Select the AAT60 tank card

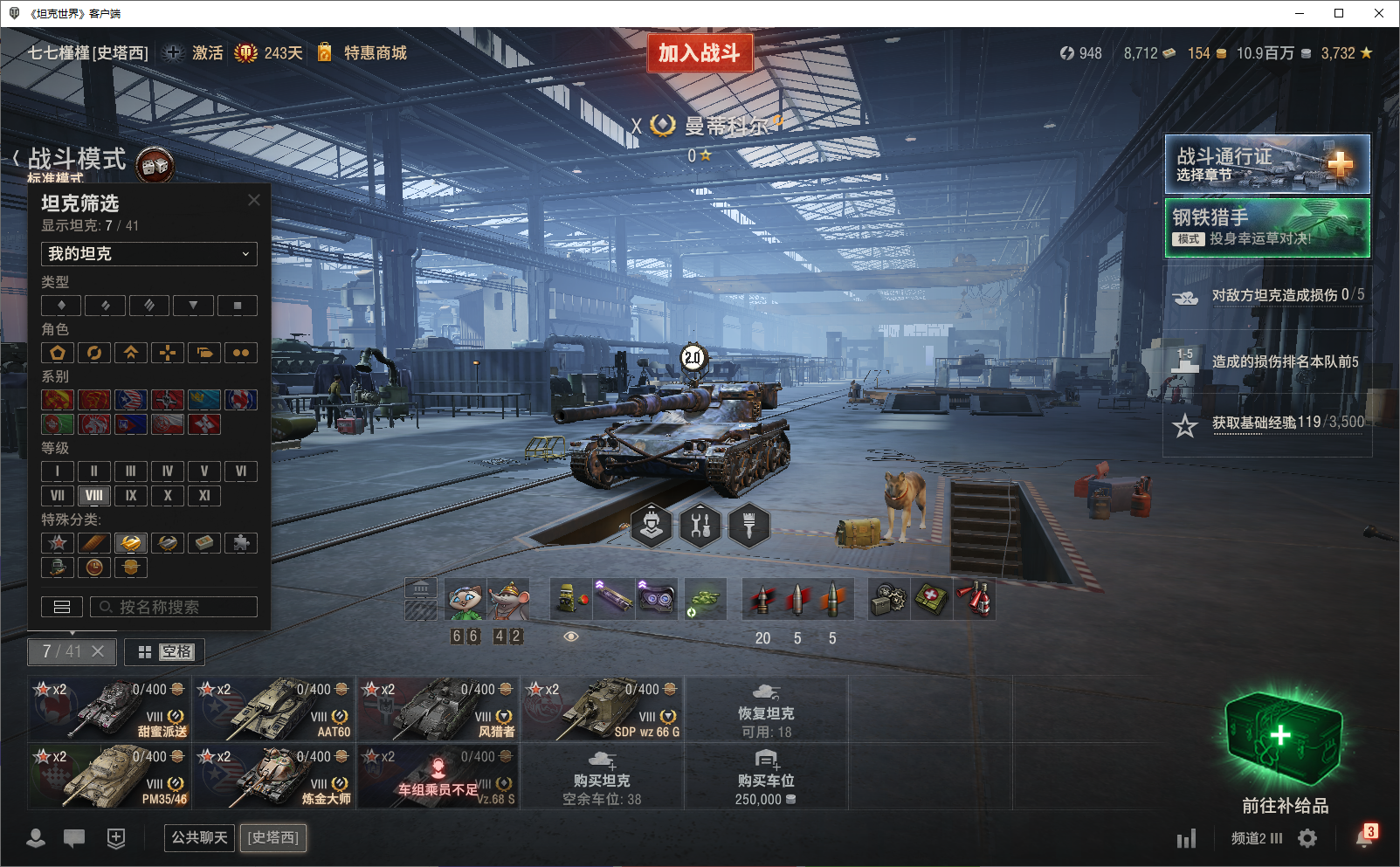[273, 709]
